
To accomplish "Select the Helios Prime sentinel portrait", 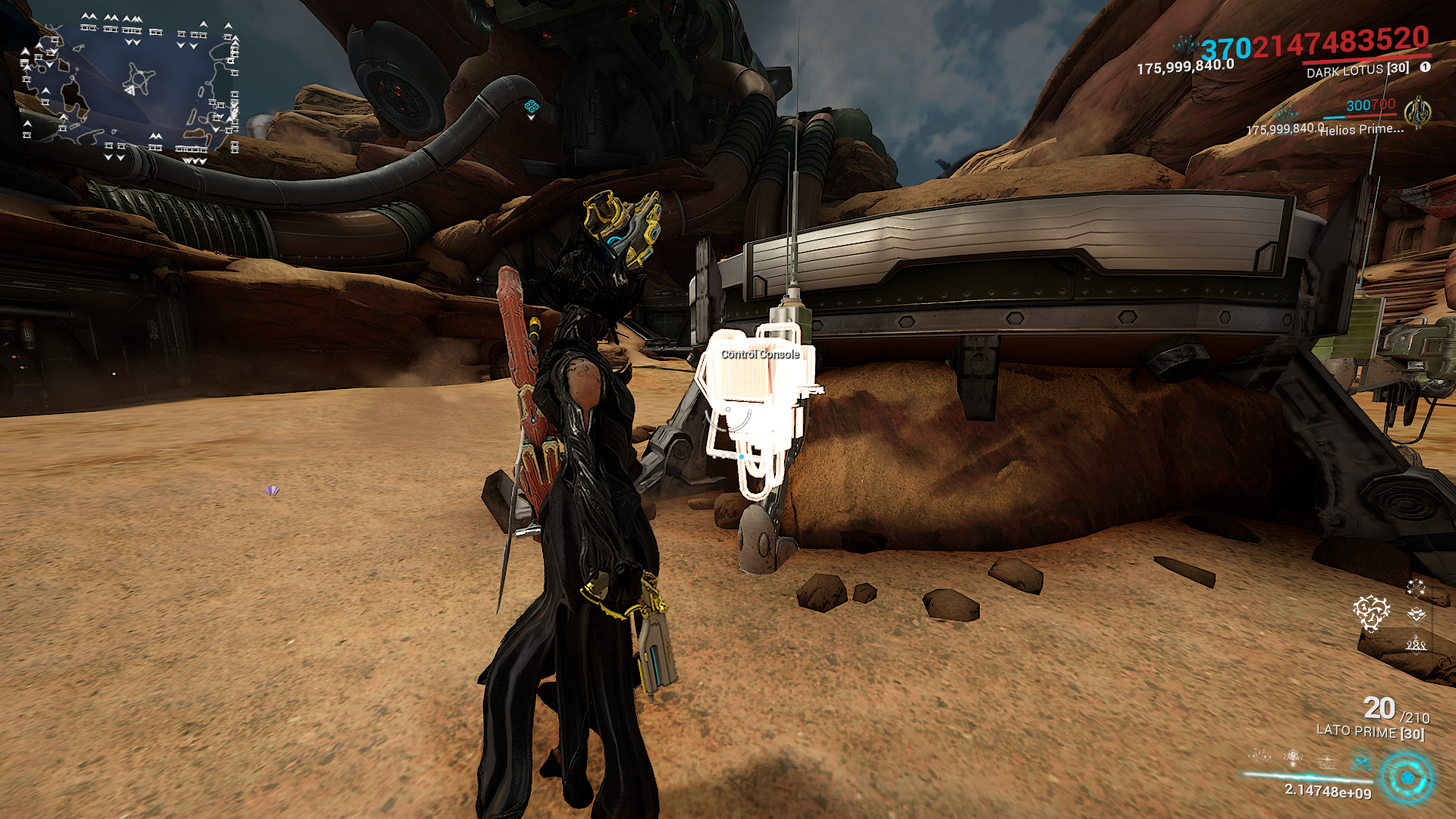I will (x=1416, y=112).
